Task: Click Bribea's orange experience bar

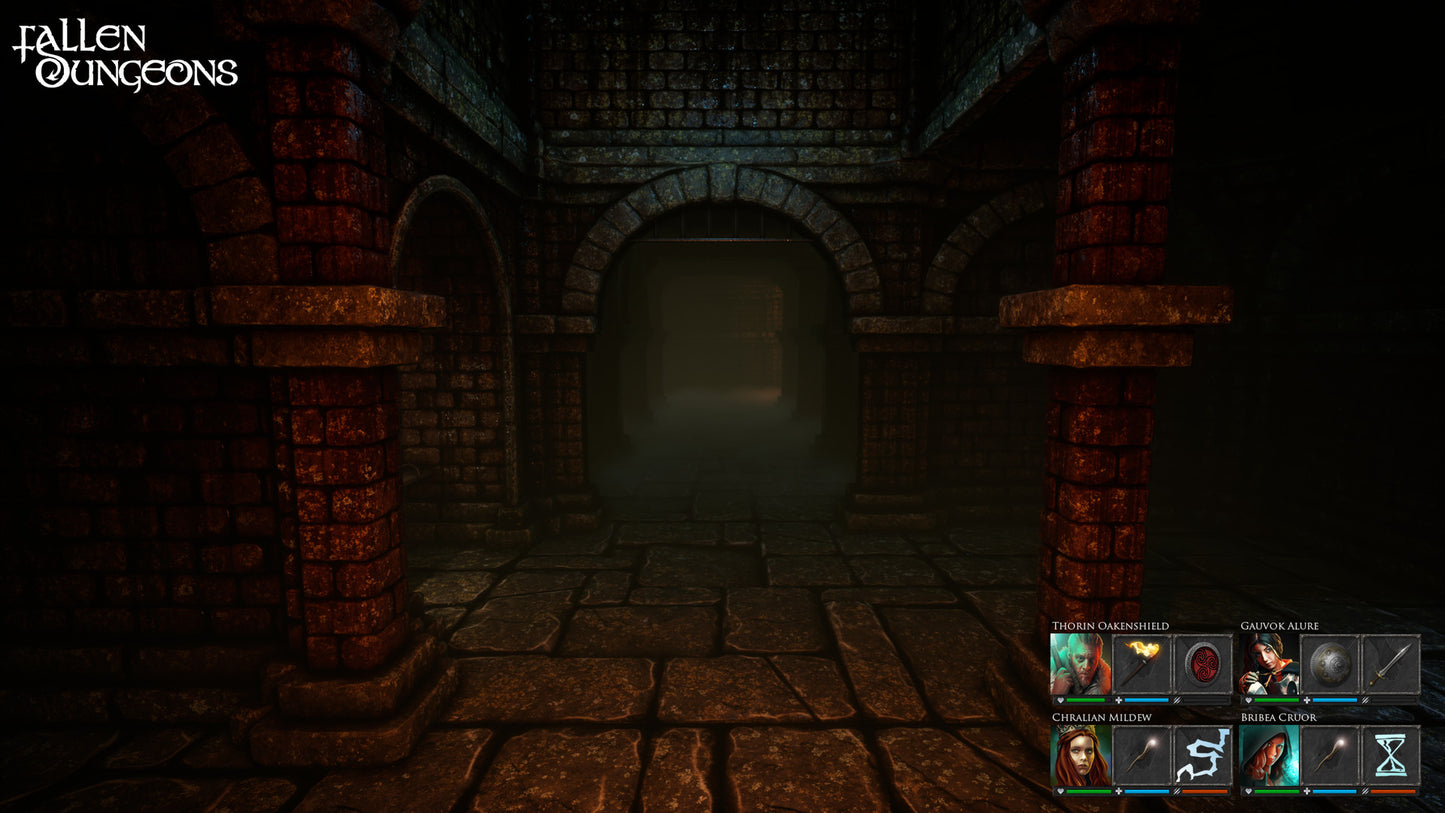Action: point(1393,790)
